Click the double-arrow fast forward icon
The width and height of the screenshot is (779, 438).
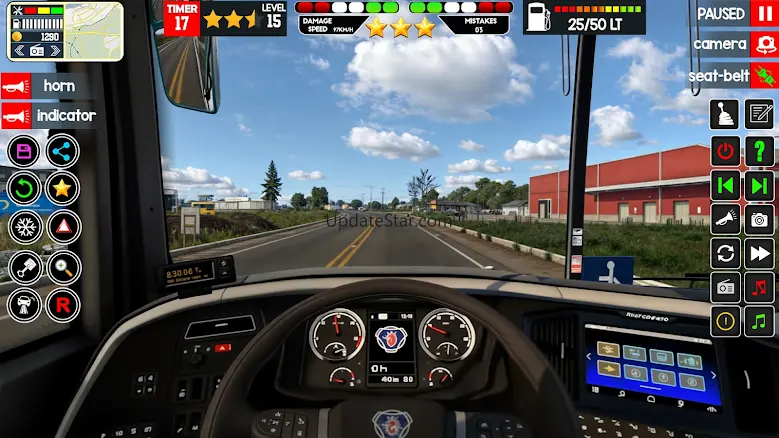tap(761, 253)
